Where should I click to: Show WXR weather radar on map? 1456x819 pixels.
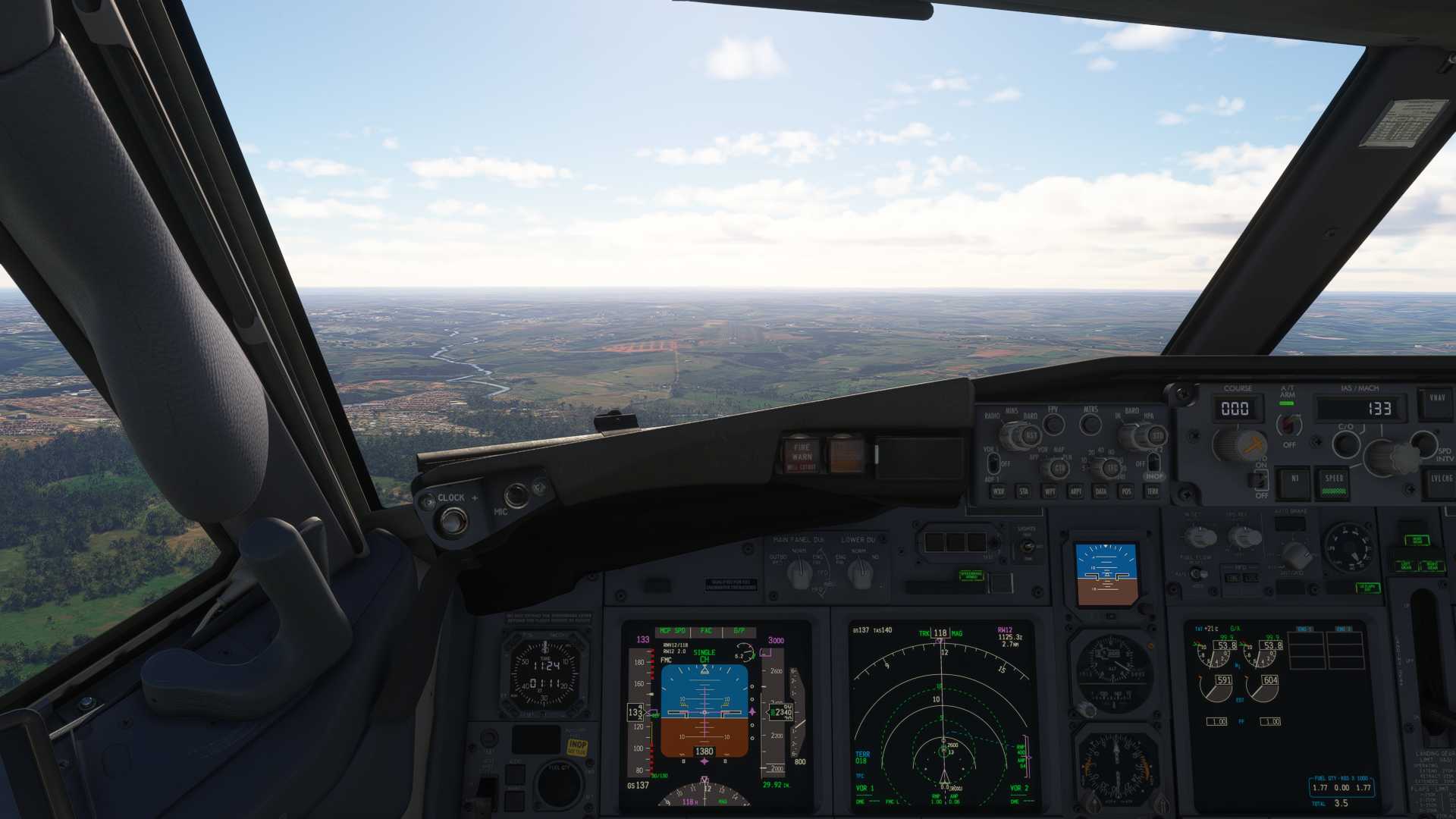[999, 492]
